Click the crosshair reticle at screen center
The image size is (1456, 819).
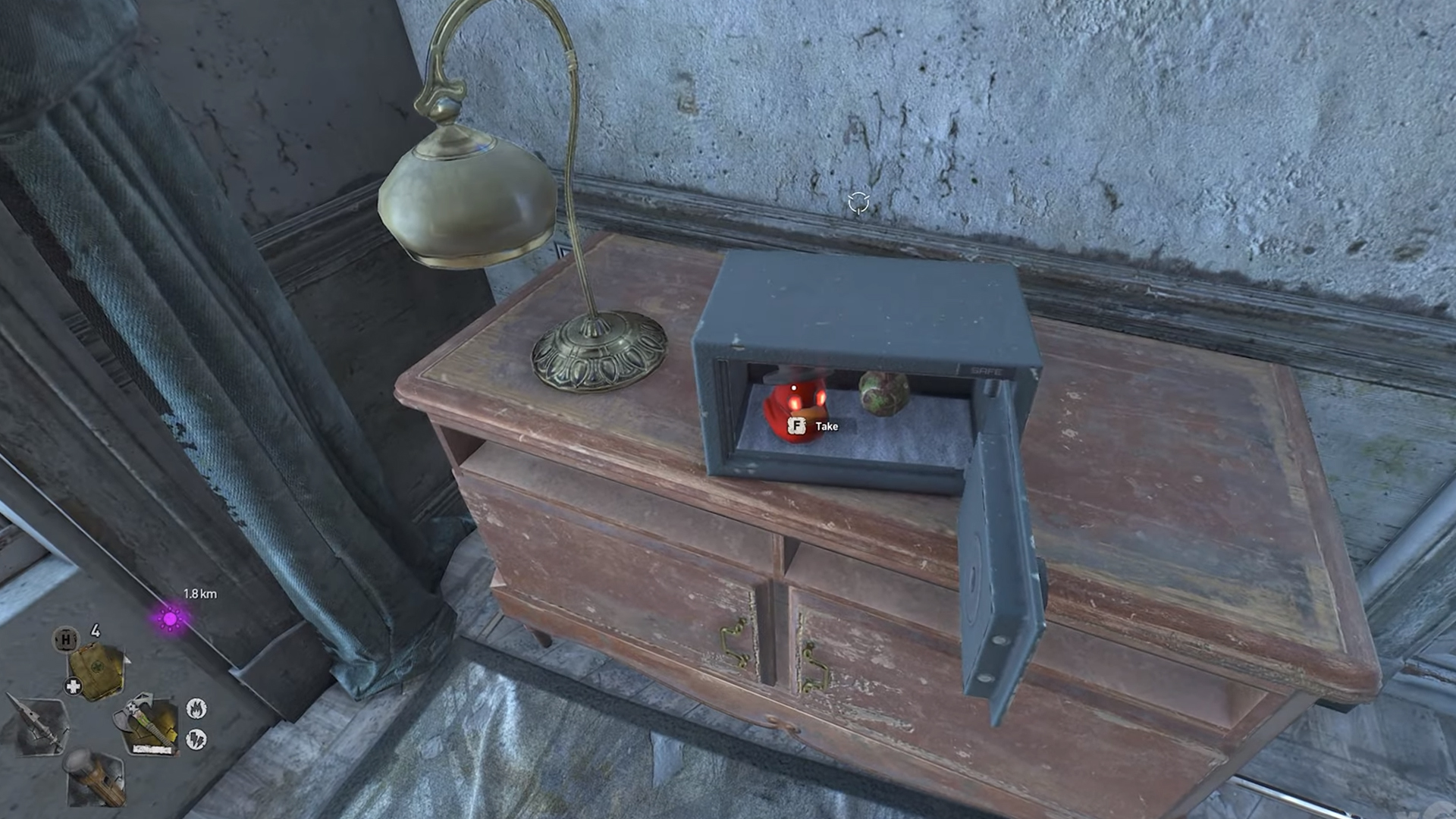[858, 201]
